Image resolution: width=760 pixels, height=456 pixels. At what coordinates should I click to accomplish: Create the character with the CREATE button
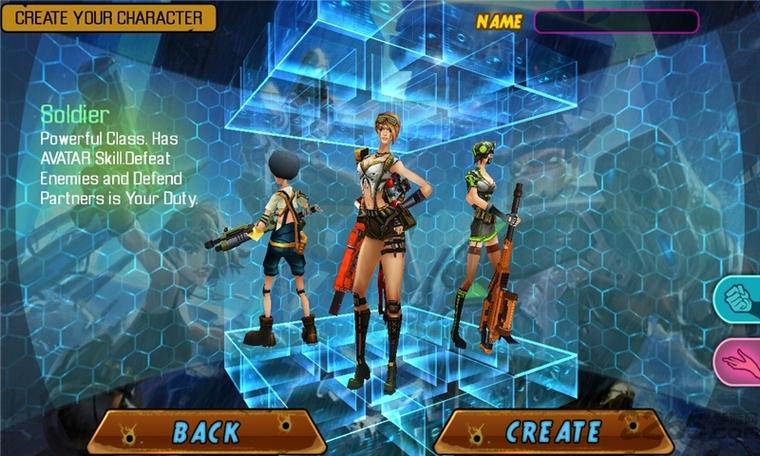(x=553, y=431)
